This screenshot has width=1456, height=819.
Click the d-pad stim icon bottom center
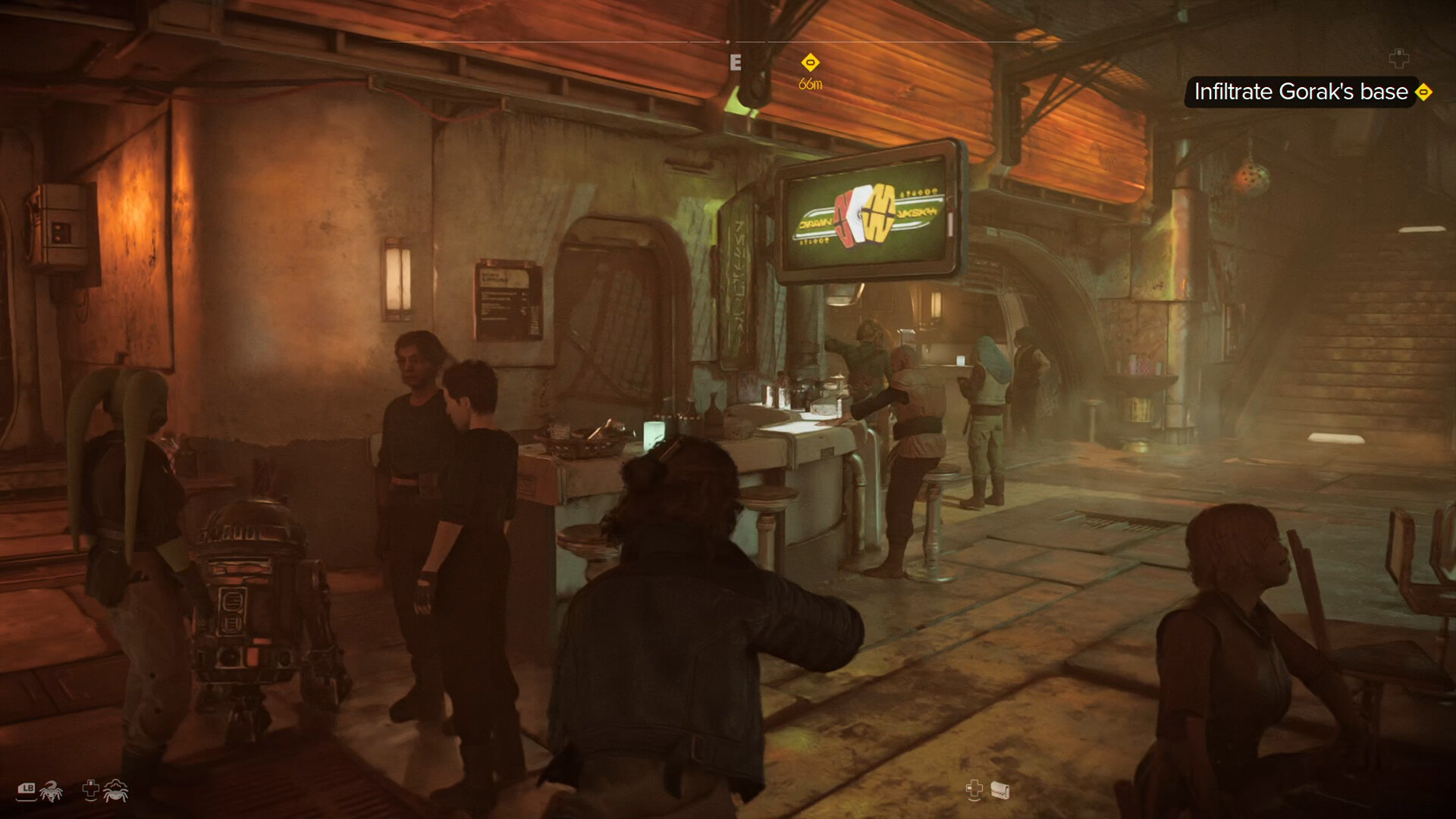[x=973, y=789]
